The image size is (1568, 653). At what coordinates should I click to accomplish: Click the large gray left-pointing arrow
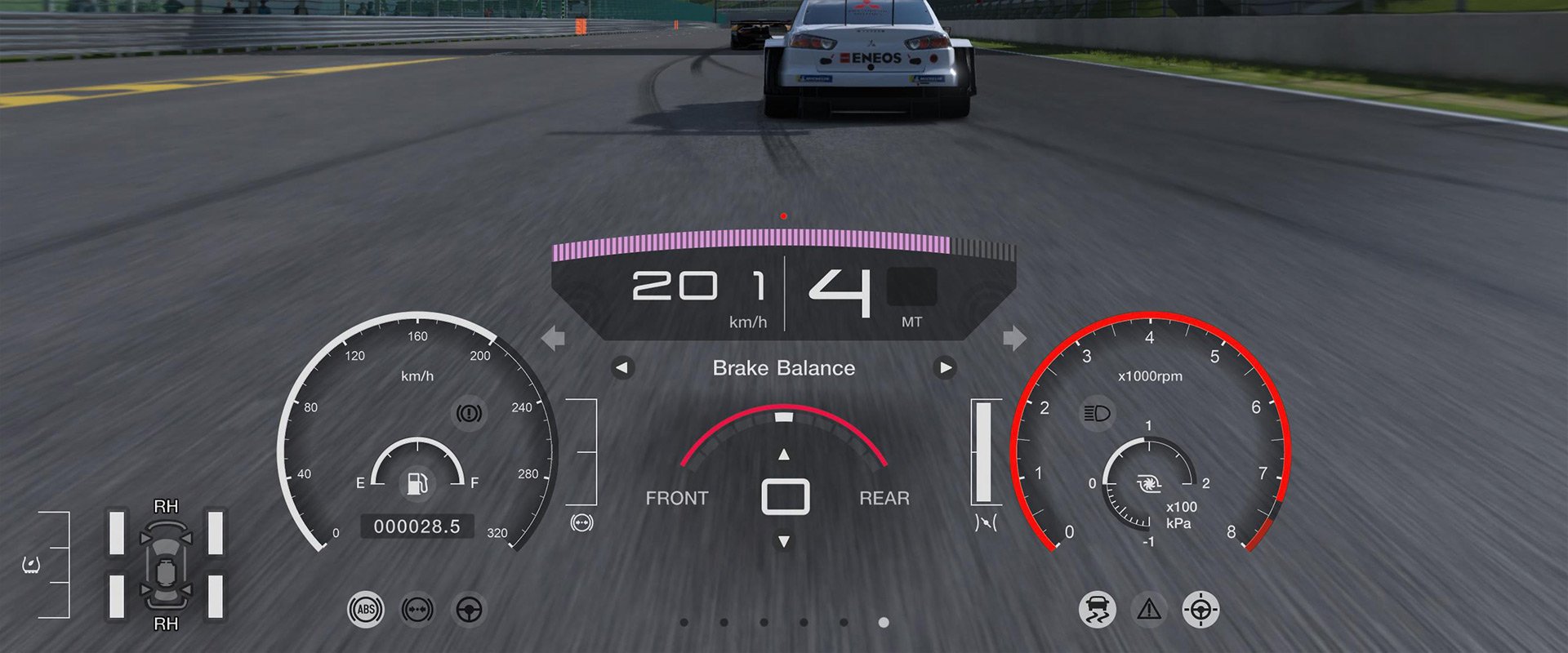554,337
